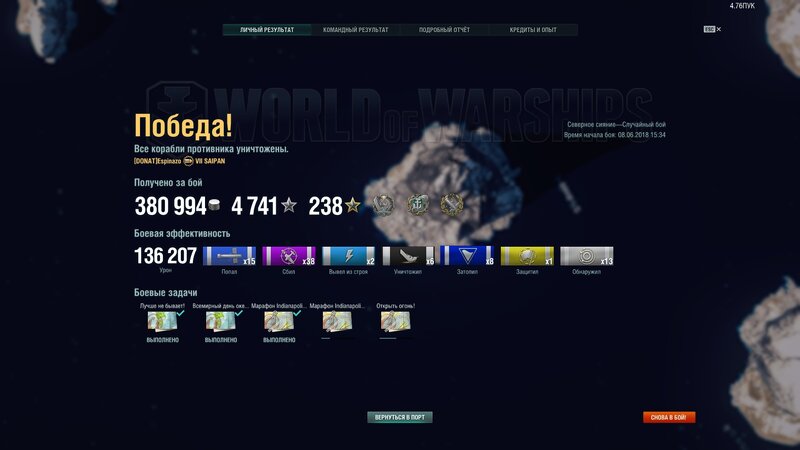Select the Личный результат tab
The image size is (800, 450).
point(267,30)
